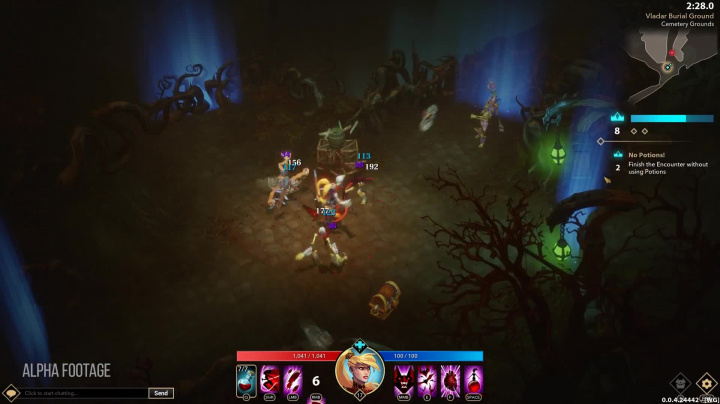Activate the red heart ability
Screen dimensions: 720x404
[450, 380]
